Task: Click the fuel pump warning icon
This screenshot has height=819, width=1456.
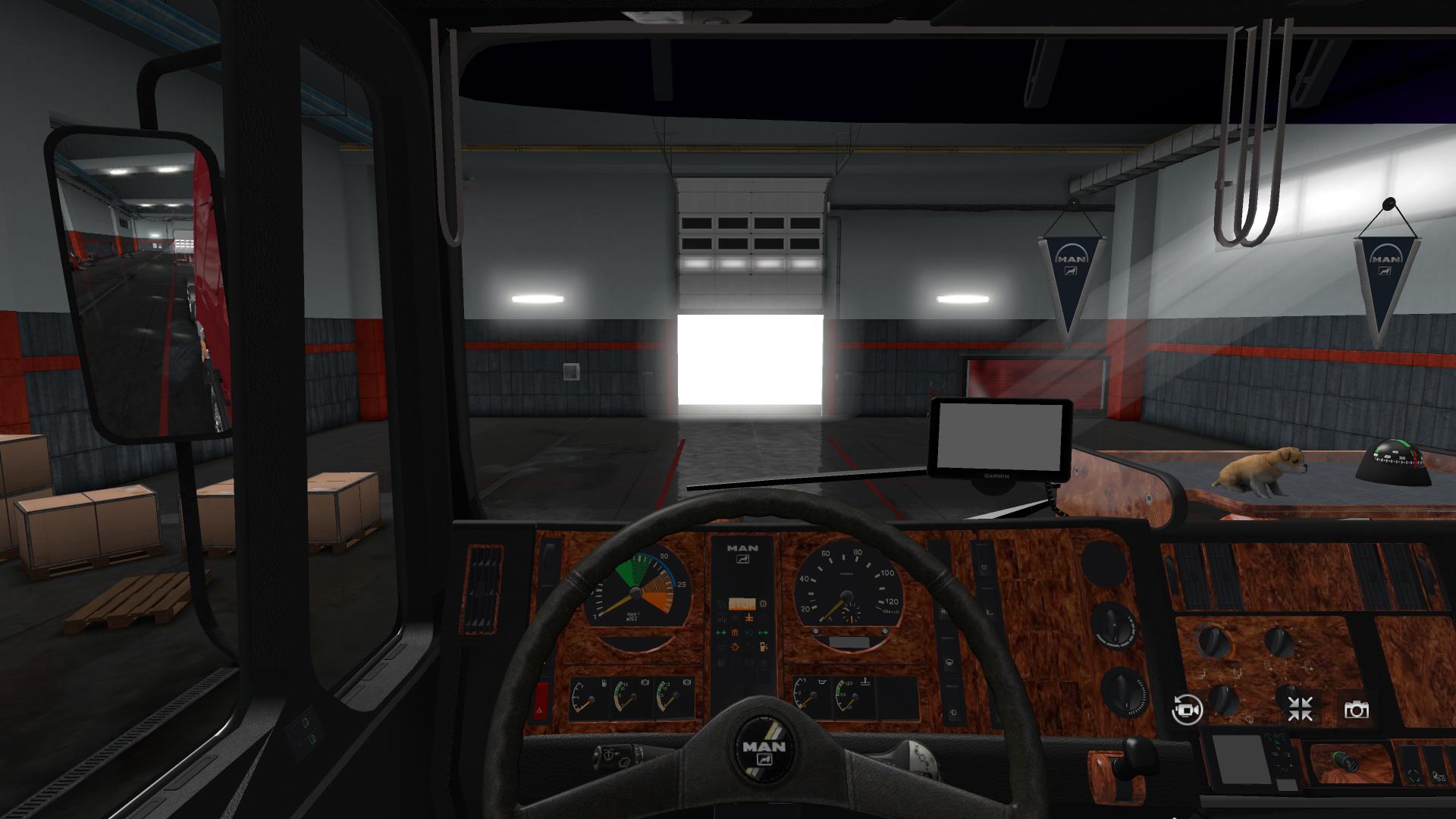Action: 763,647
